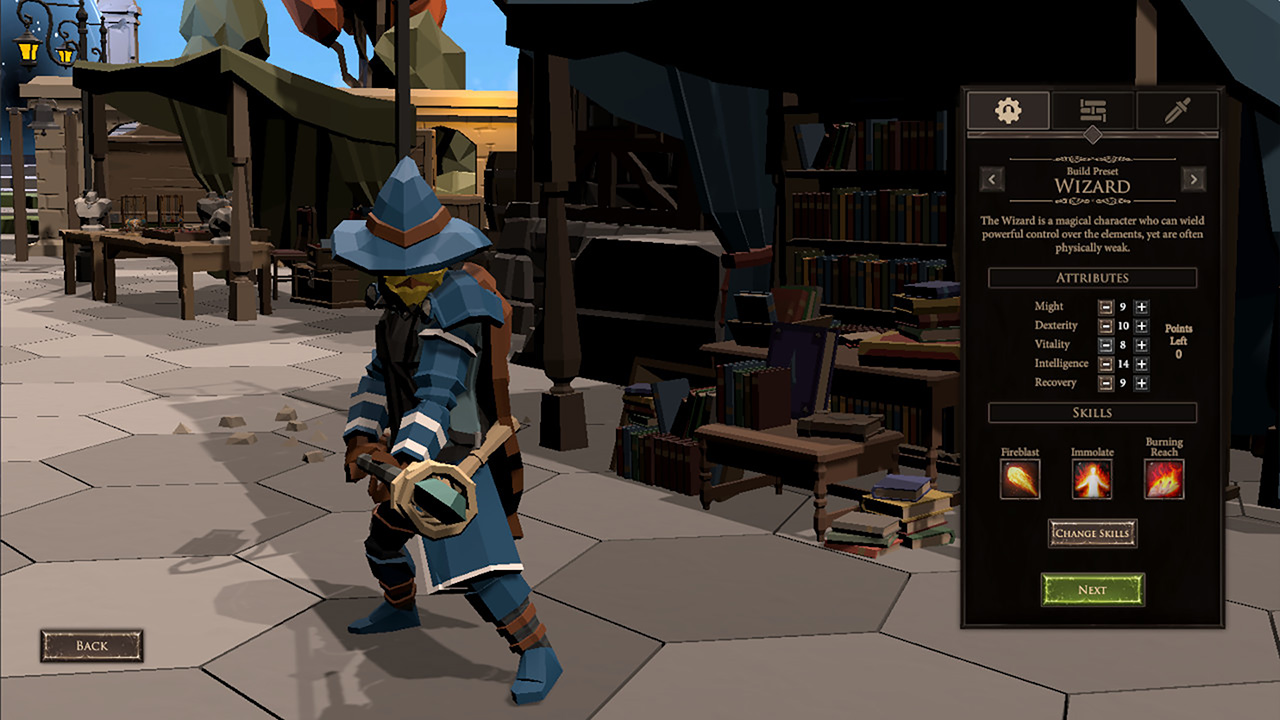The width and height of the screenshot is (1280, 720).
Task: Open the gear icon tab on the panel
Action: (x=1008, y=110)
